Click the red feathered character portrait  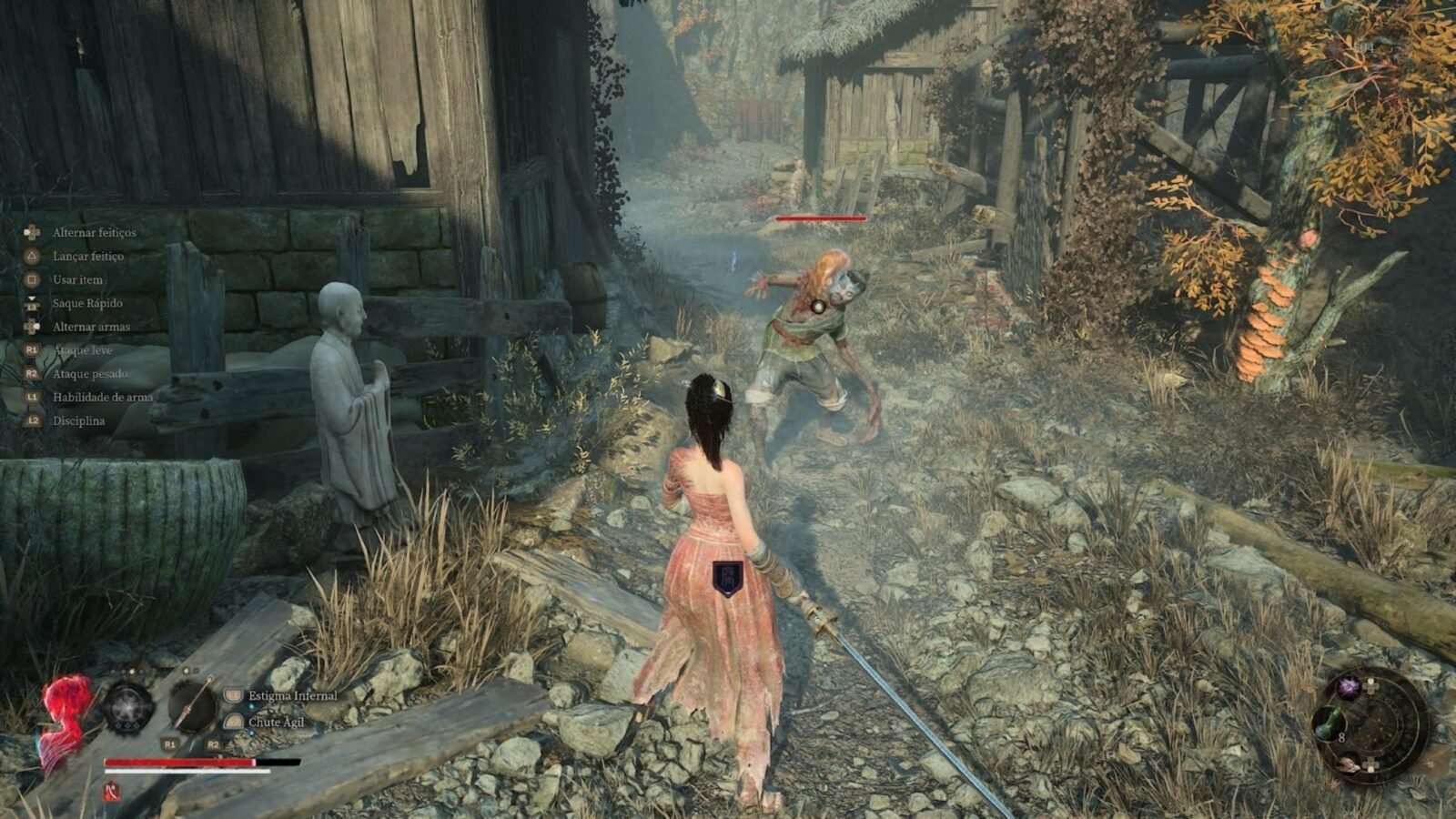click(66, 719)
